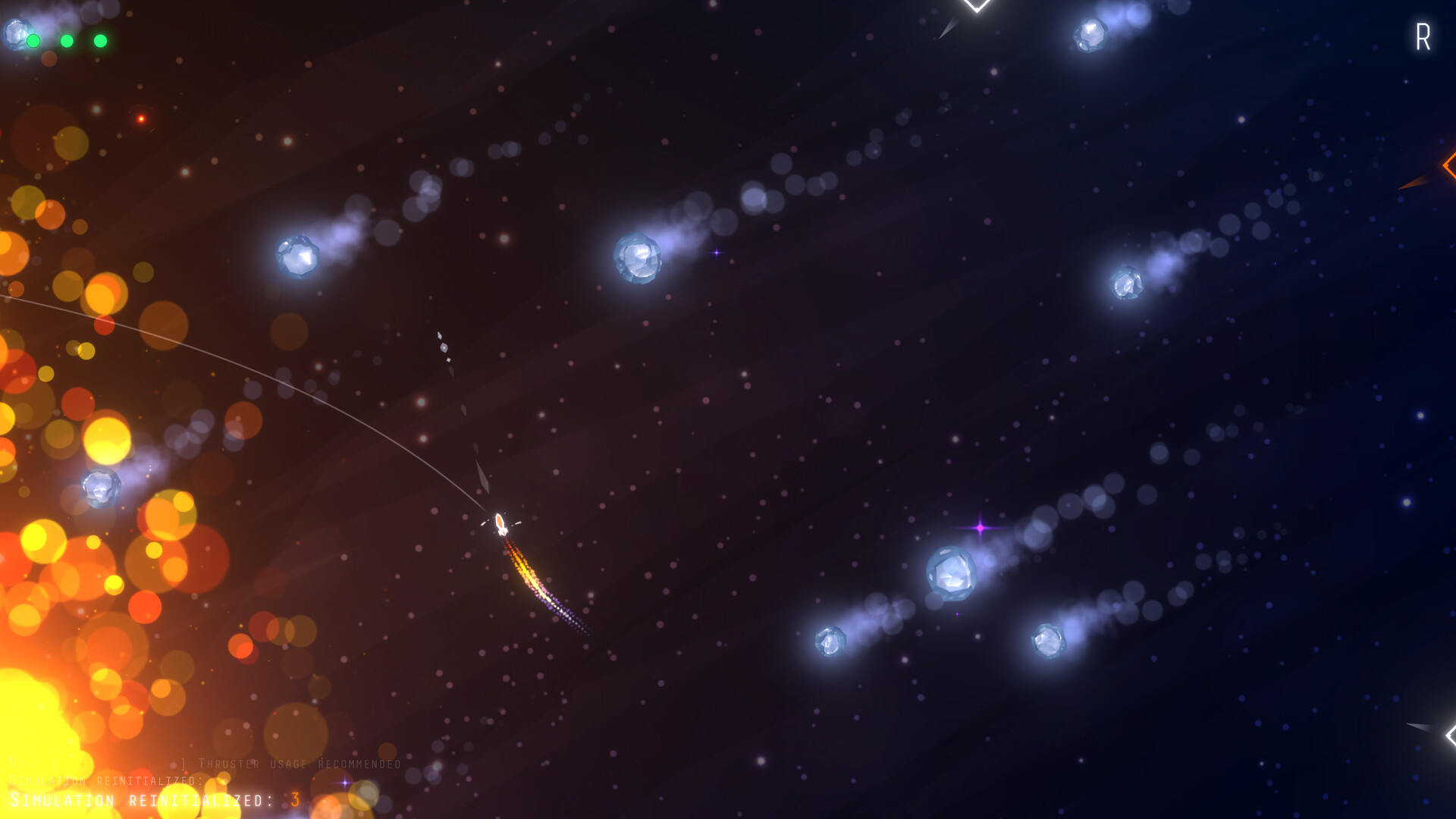Toggle the first green status dot

pos(33,40)
